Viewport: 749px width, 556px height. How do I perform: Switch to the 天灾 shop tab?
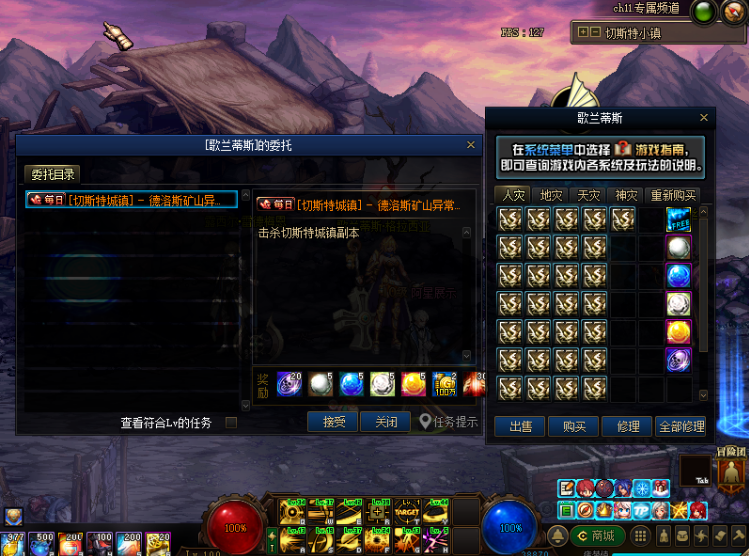point(589,195)
